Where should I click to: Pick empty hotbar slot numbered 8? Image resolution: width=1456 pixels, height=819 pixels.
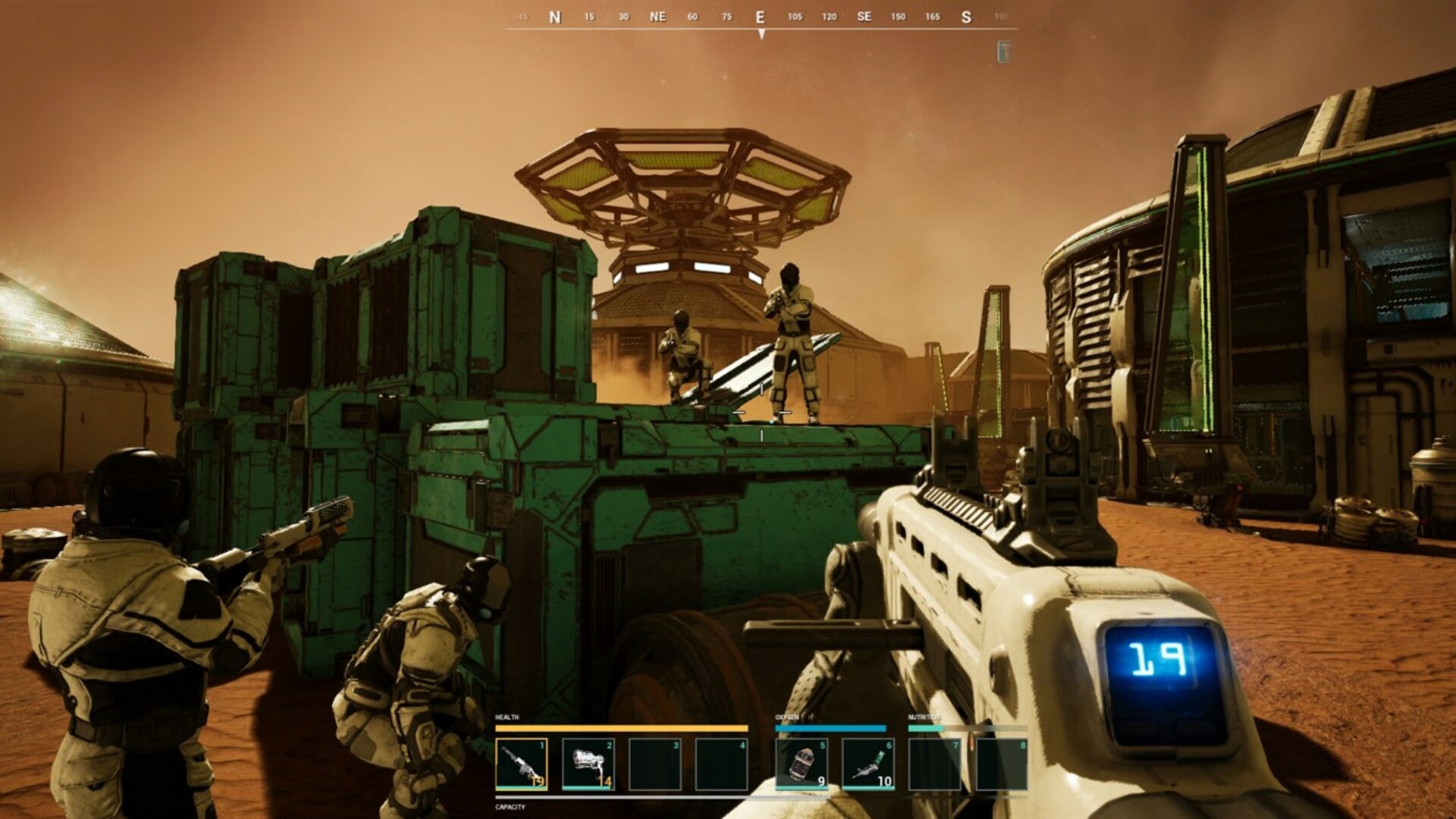[x=1002, y=764]
